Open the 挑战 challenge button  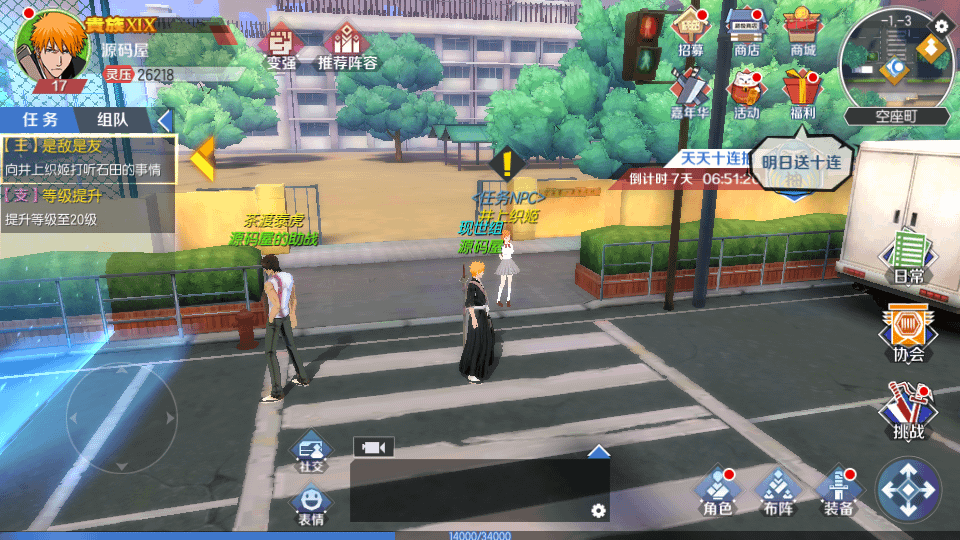(908, 410)
